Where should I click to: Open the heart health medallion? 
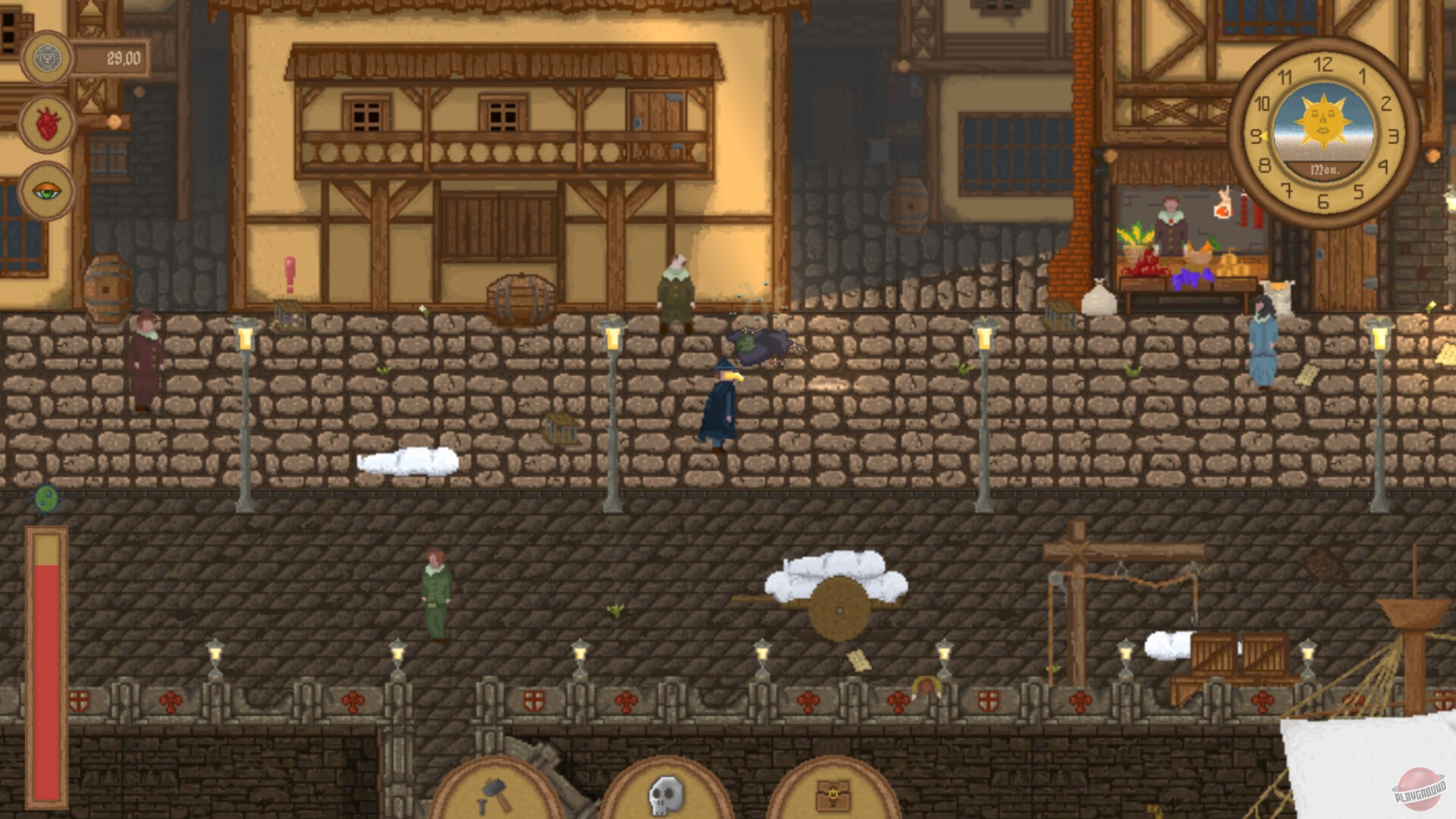click(47, 121)
